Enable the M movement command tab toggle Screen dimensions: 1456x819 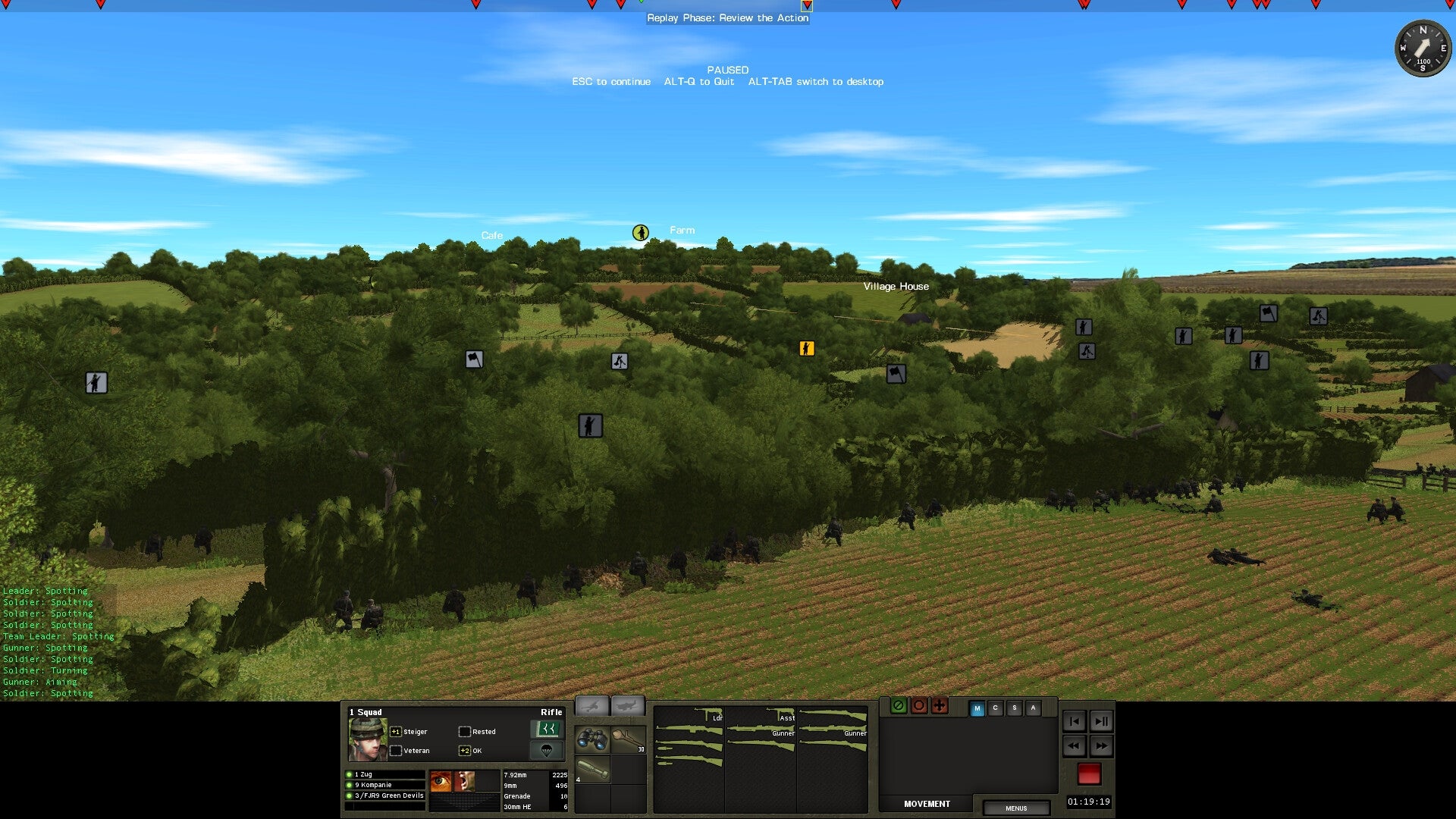pyautogui.click(x=977, y=708)
